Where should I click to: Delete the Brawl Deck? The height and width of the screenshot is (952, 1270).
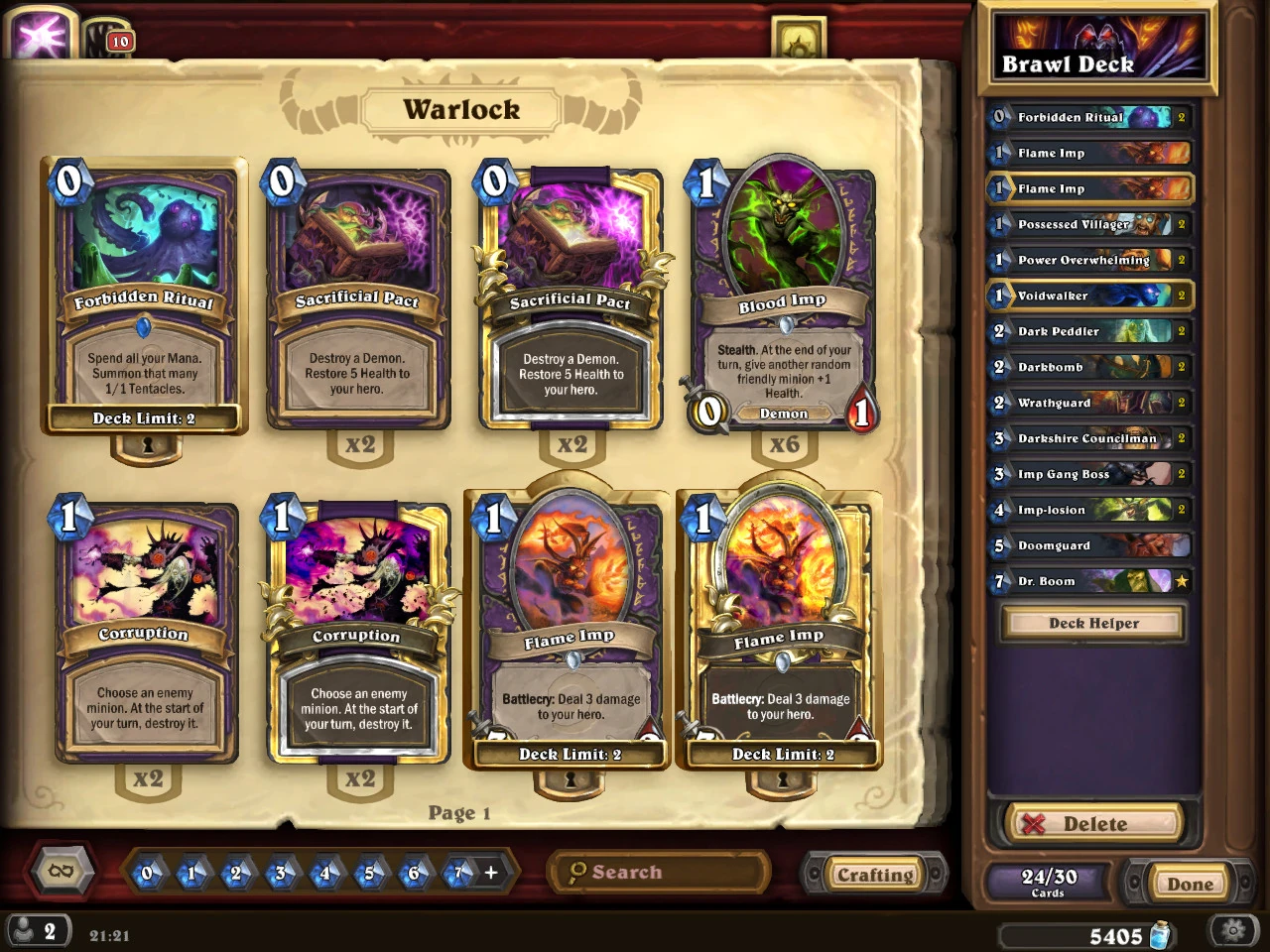(1092, 823)
